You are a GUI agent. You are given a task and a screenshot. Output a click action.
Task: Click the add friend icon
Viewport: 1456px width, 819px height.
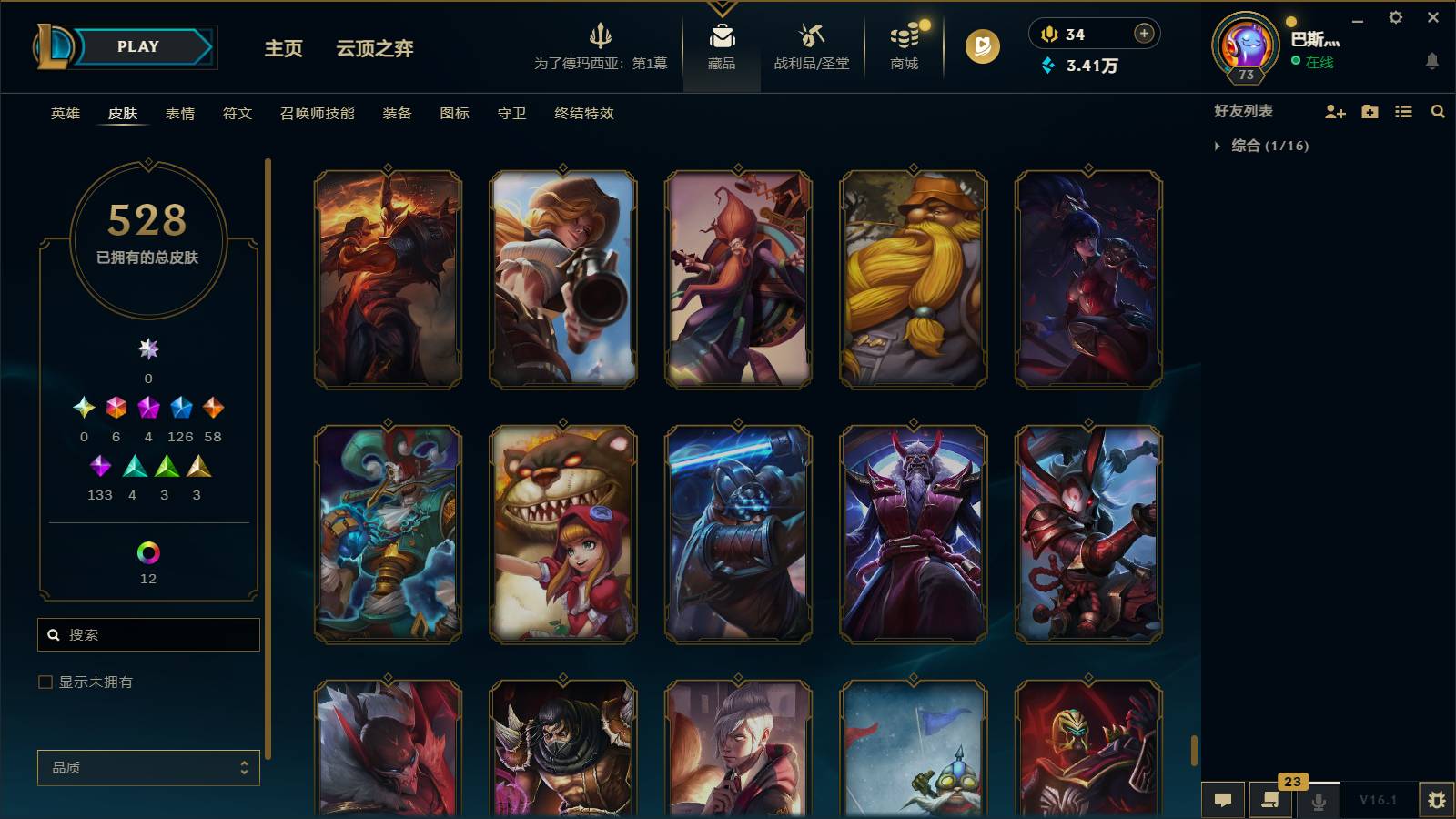tap(1335, 111)
